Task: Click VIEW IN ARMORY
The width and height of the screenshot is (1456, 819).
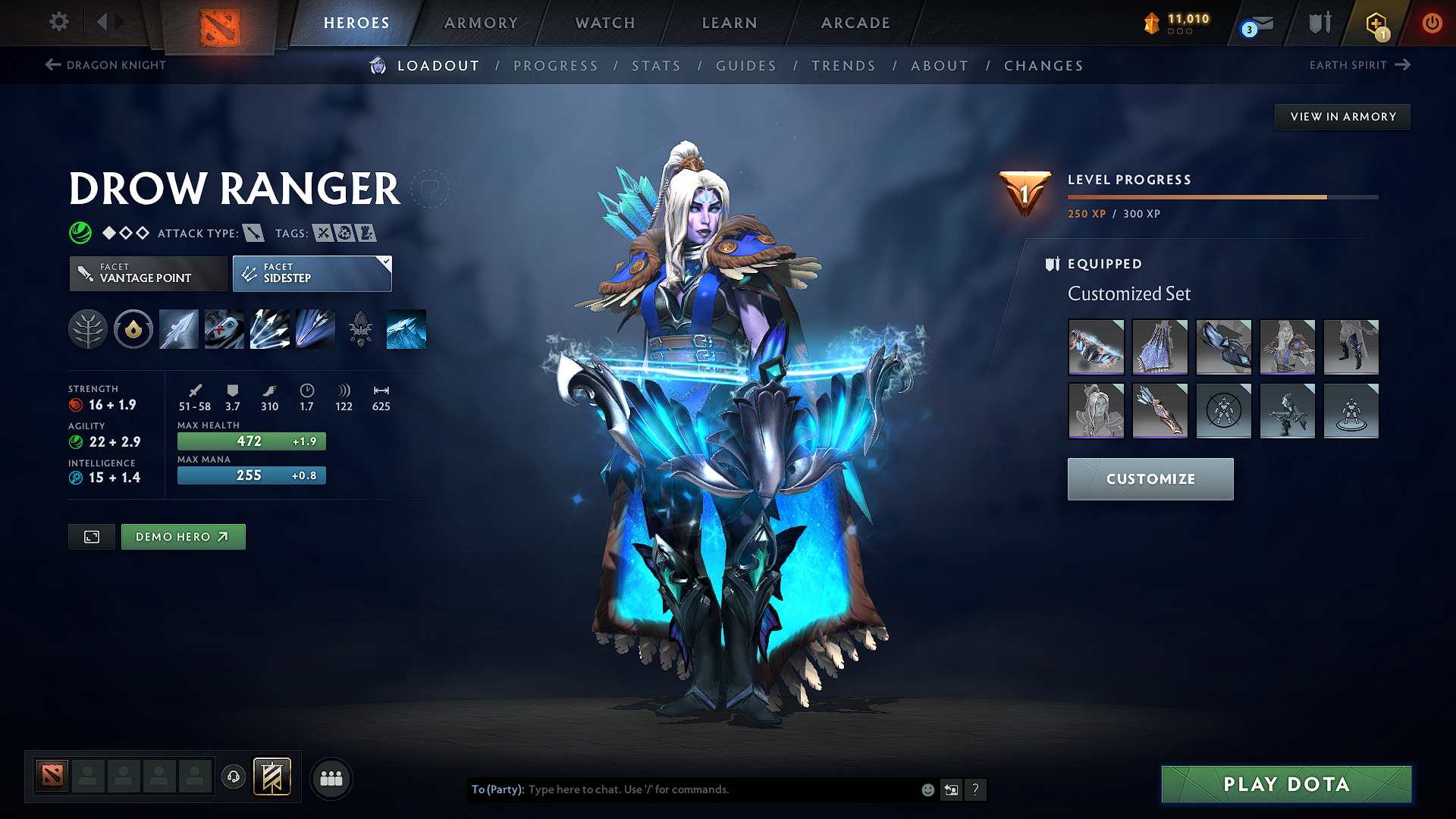Action: point(1341,116)
